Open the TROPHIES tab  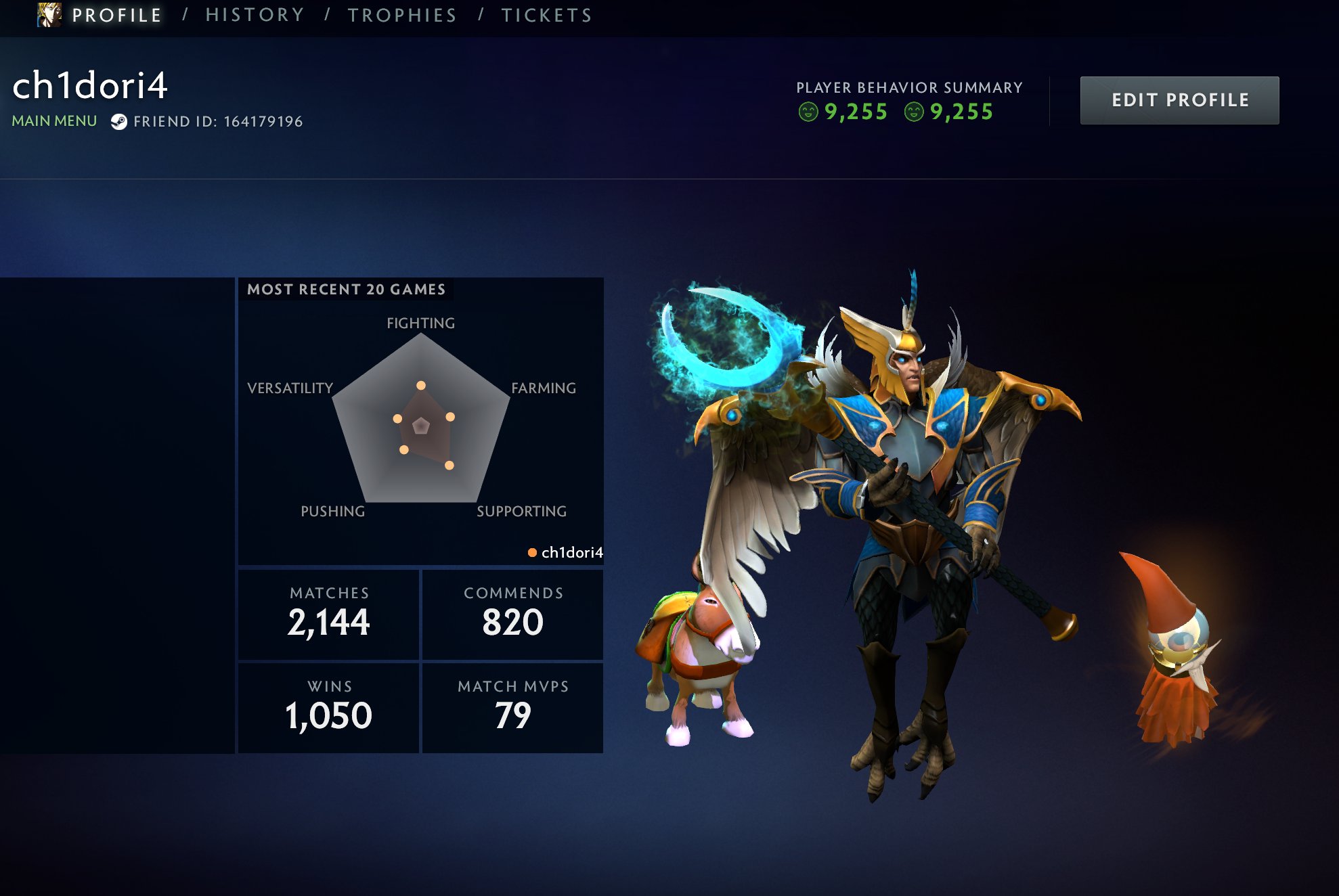(401, 14)
